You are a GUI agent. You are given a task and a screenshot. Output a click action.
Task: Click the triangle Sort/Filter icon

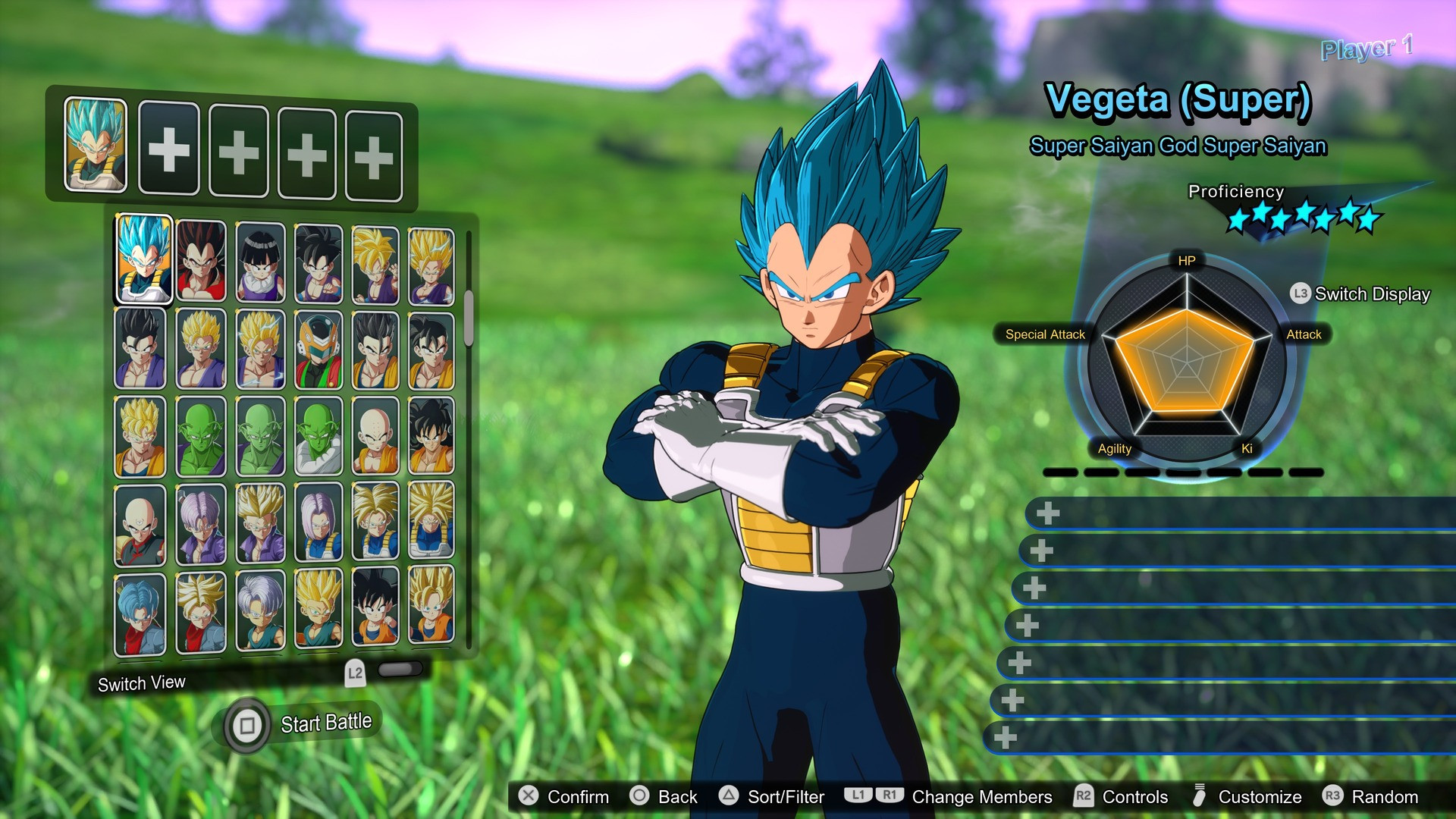coord(730,797)
